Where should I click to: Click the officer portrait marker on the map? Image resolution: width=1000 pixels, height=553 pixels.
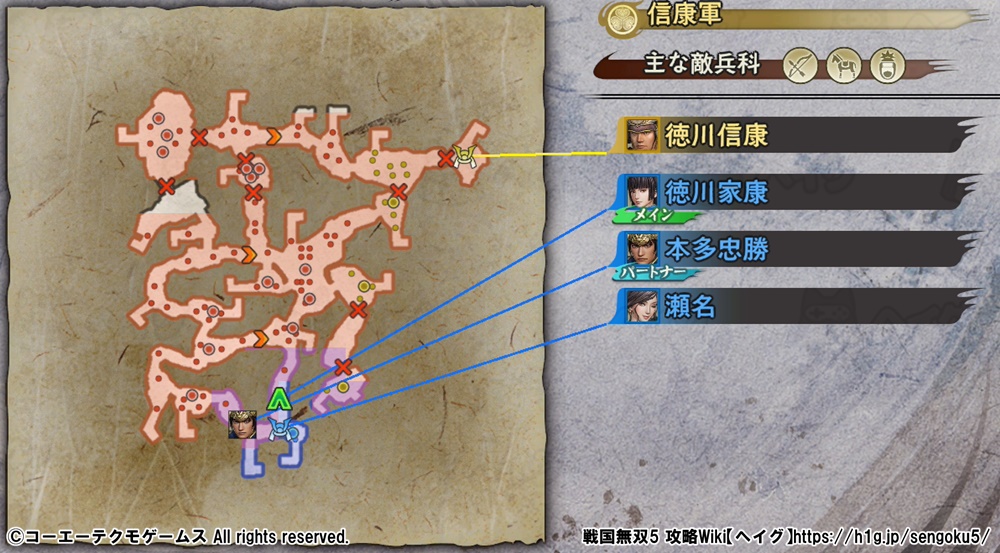point(241,425)
